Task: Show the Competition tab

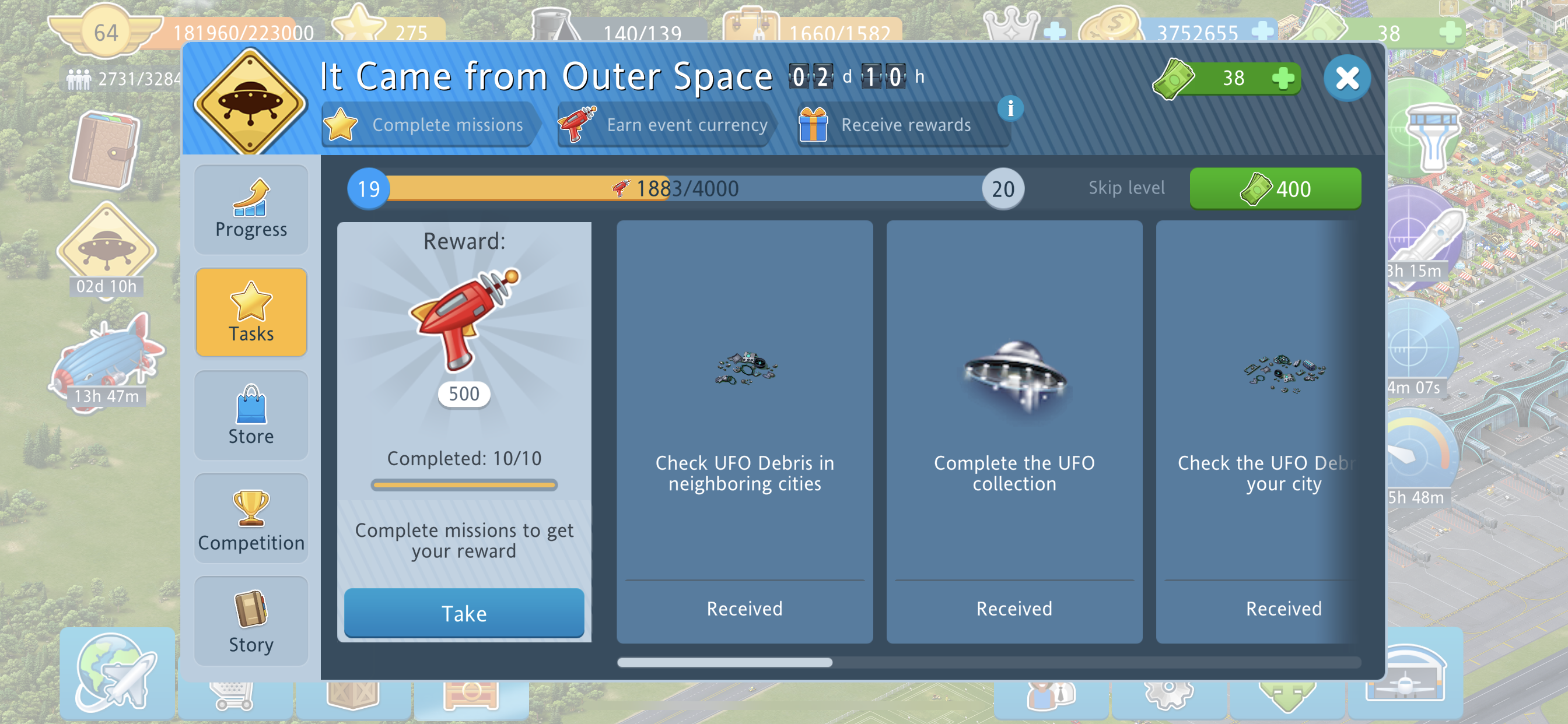Action: pos(251,519)
